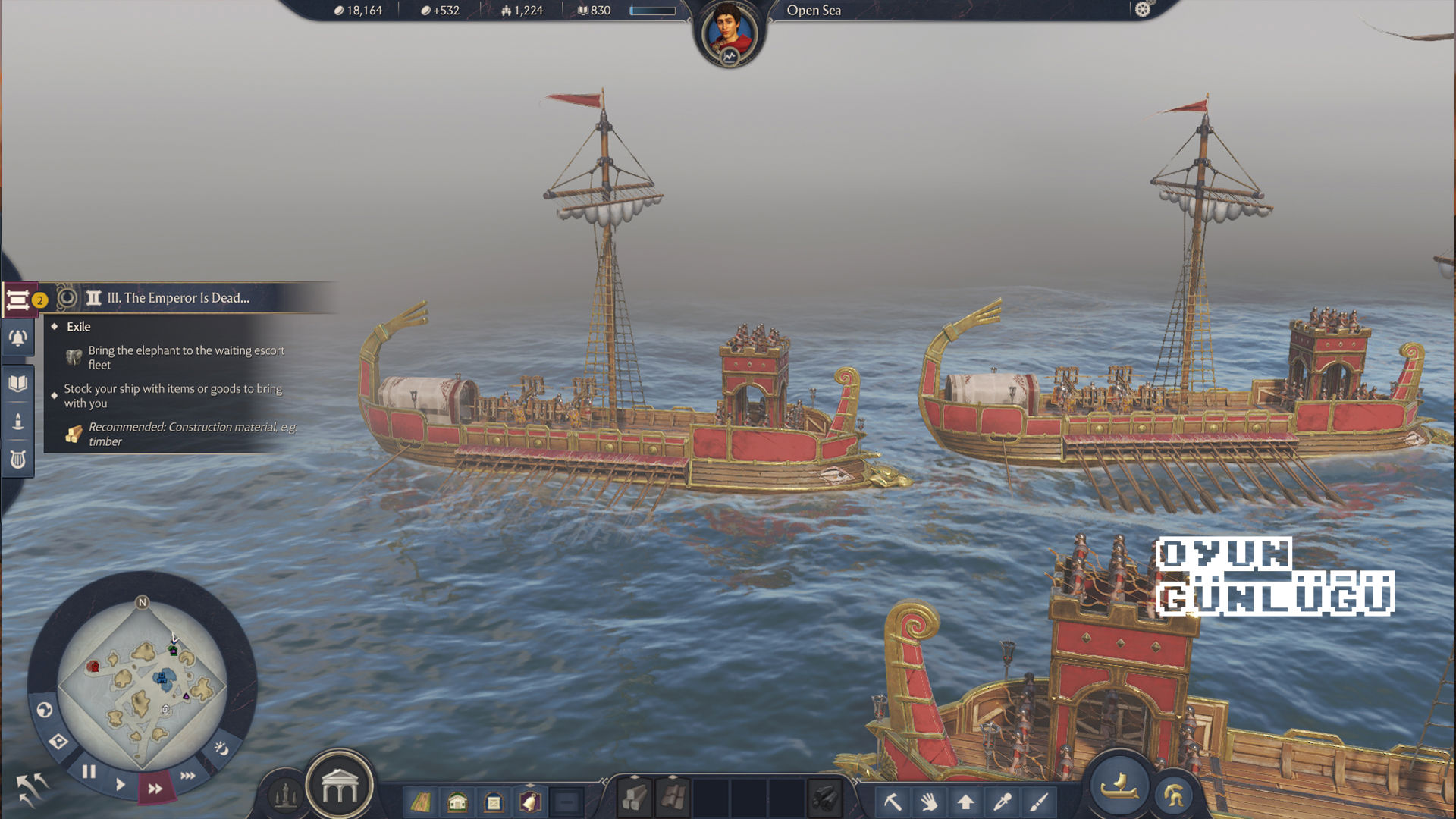Select the double-arrow fast-forward speed

(x=155, y=789)
